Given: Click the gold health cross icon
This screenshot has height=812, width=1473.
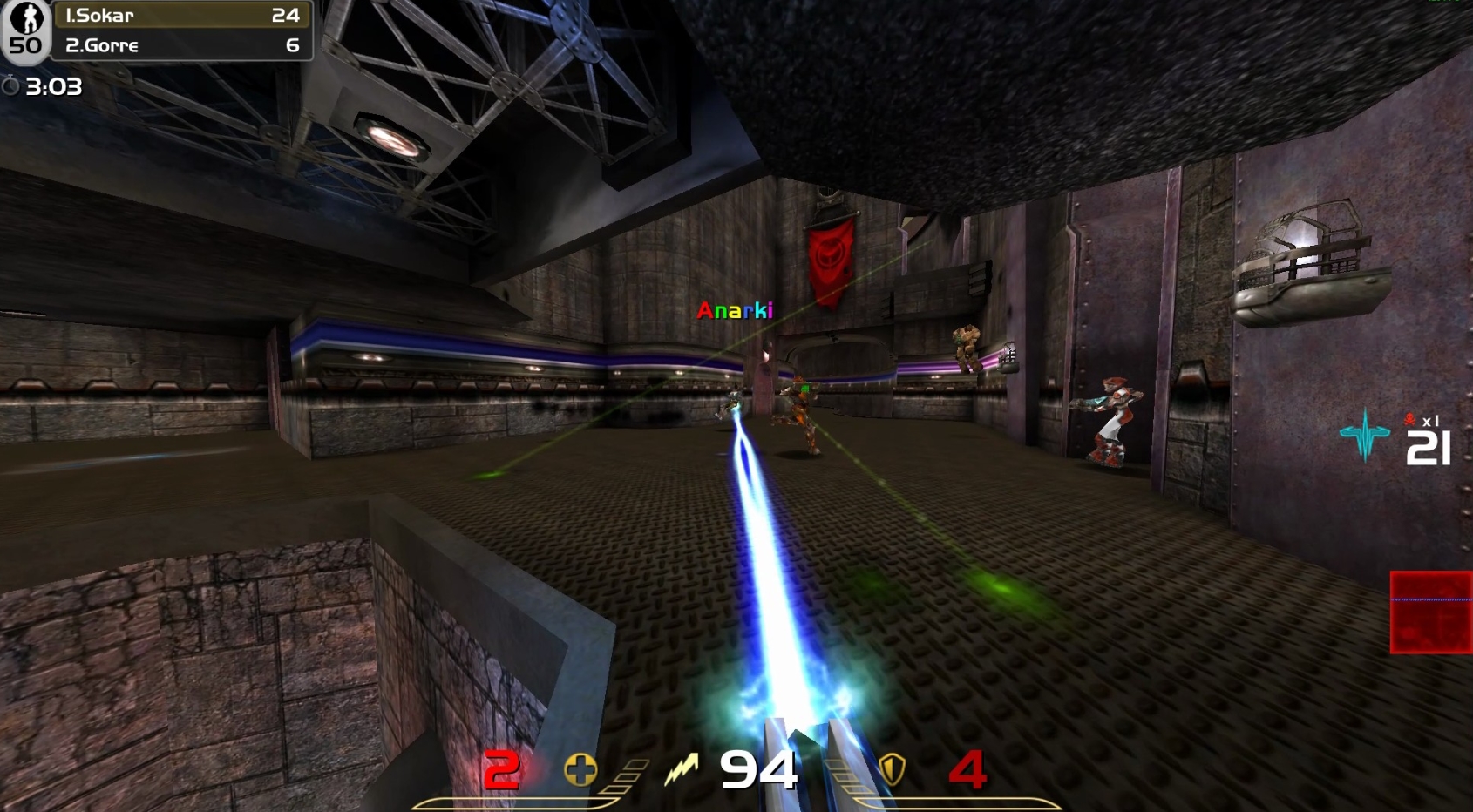Looking at the screenshot, I should 579,770.
